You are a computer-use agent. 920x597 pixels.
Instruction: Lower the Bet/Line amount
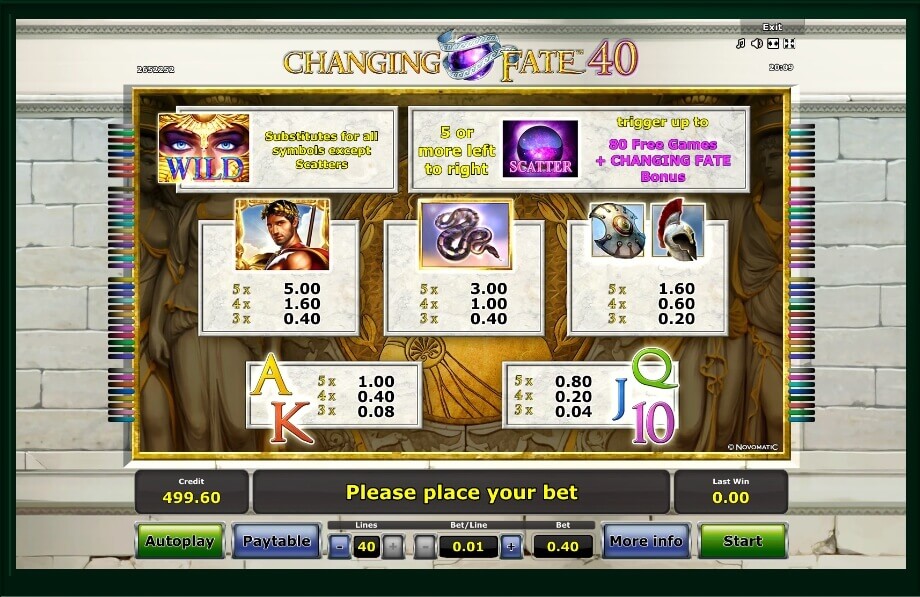point(425,546)
